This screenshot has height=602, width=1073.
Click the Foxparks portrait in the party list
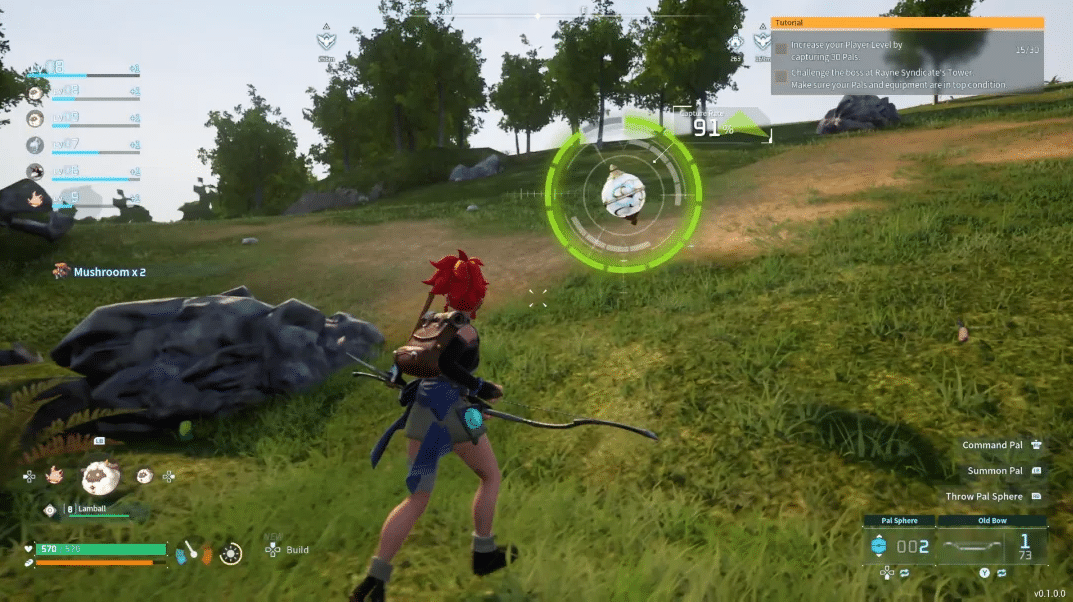tap(37, 198)
